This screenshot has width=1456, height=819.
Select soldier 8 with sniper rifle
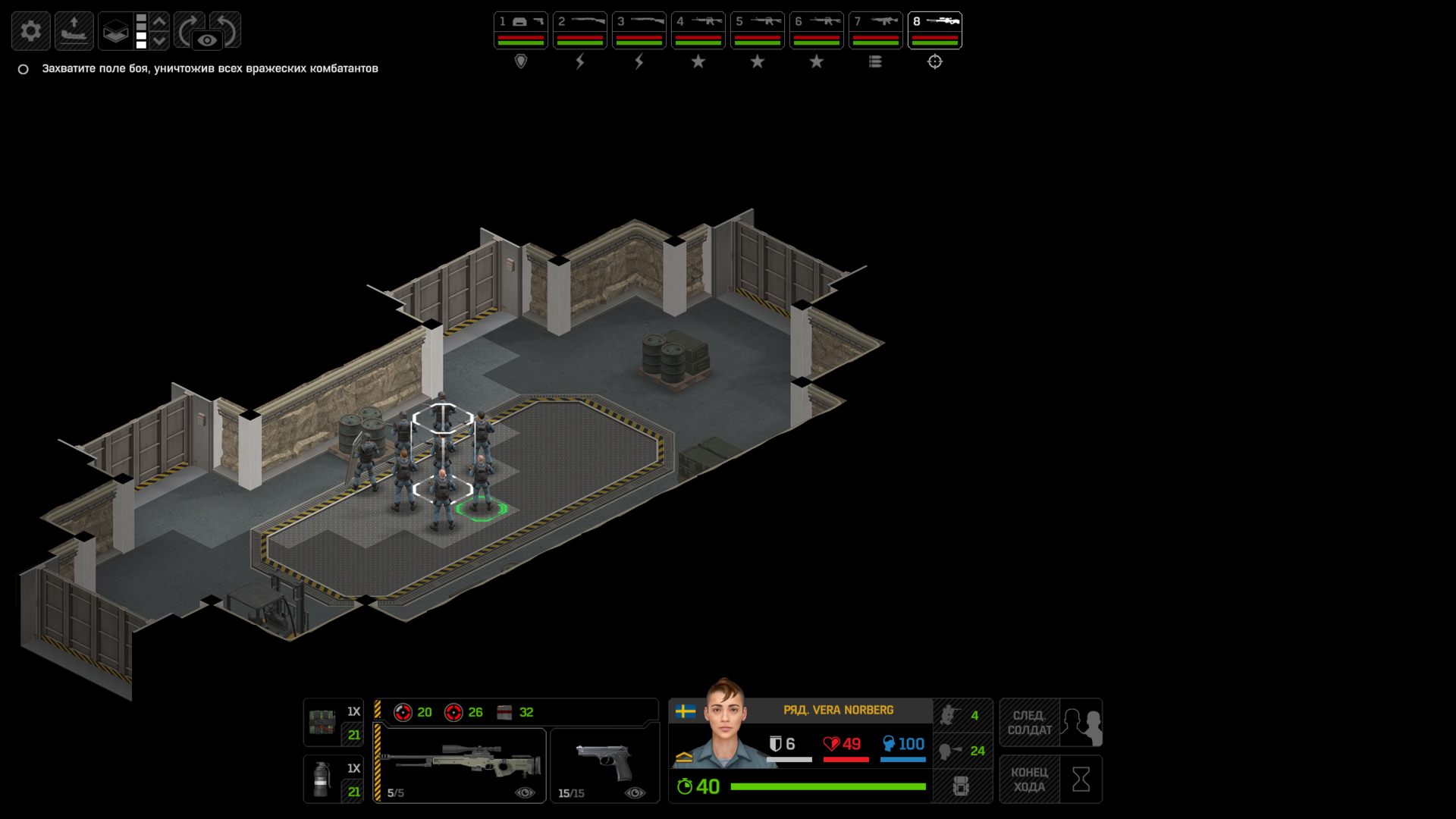pos(934,30)
